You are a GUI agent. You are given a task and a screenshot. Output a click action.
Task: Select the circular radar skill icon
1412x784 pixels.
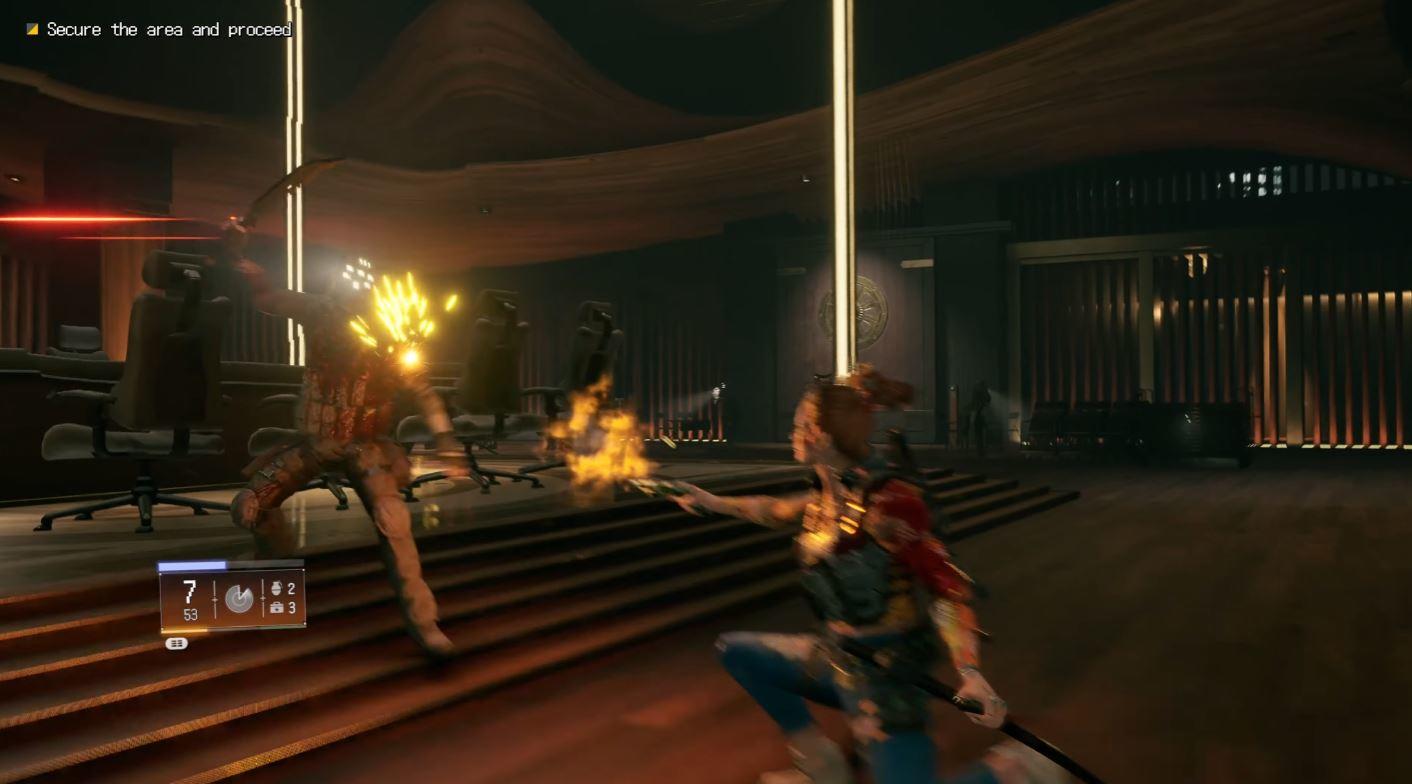pyautogui.click(x=238, y=598)
